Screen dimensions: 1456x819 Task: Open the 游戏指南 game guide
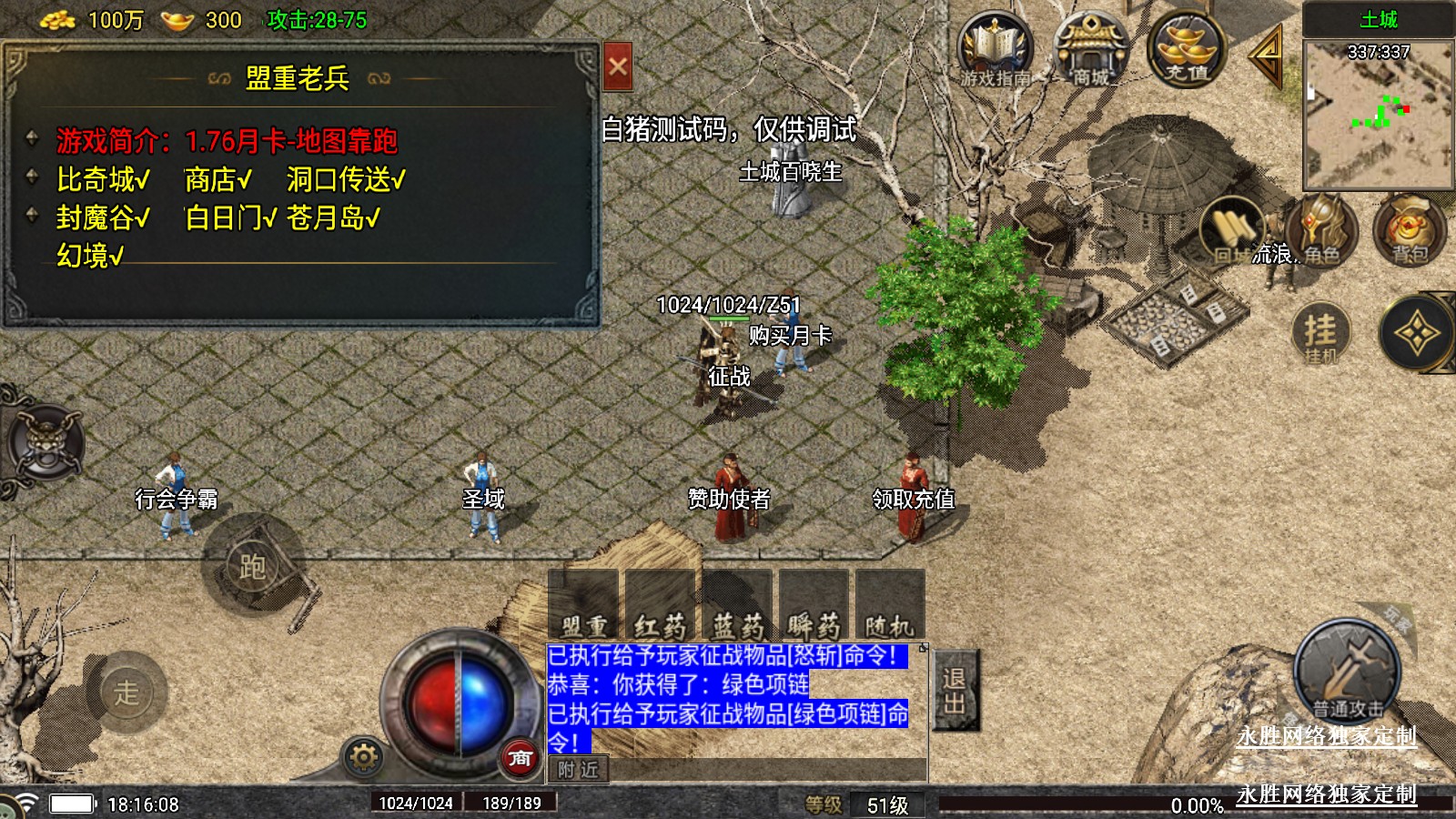click(995, 51)
